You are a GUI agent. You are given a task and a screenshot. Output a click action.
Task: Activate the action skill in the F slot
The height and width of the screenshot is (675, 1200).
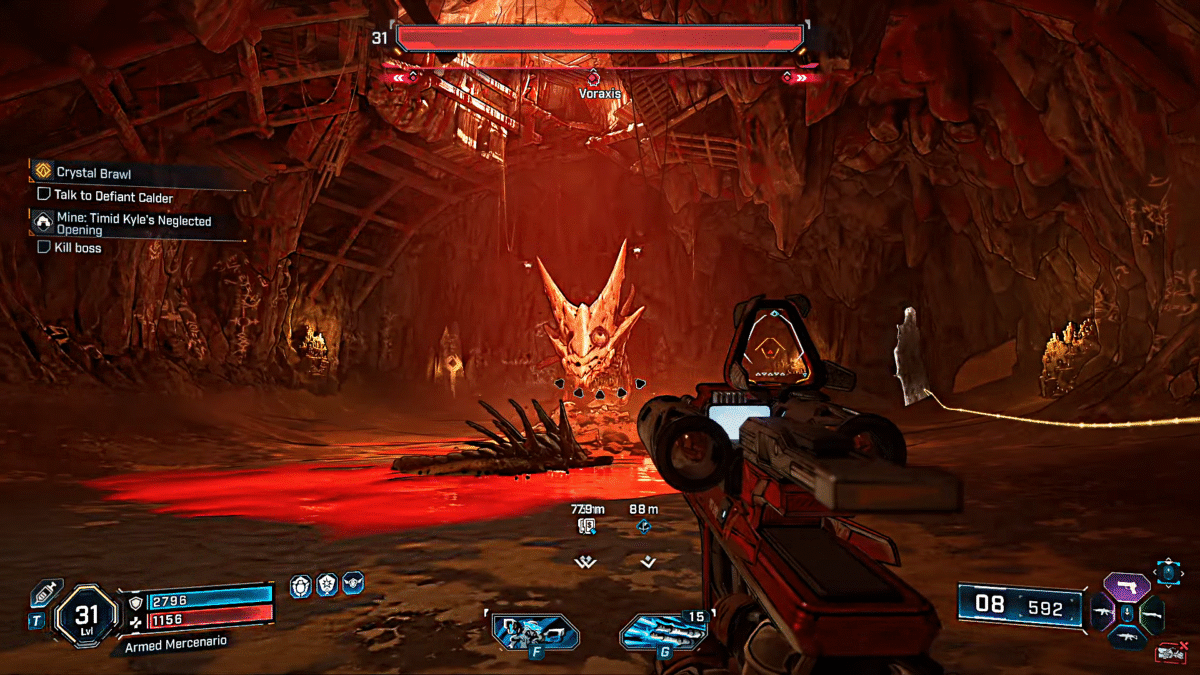[x=536, y=634]
